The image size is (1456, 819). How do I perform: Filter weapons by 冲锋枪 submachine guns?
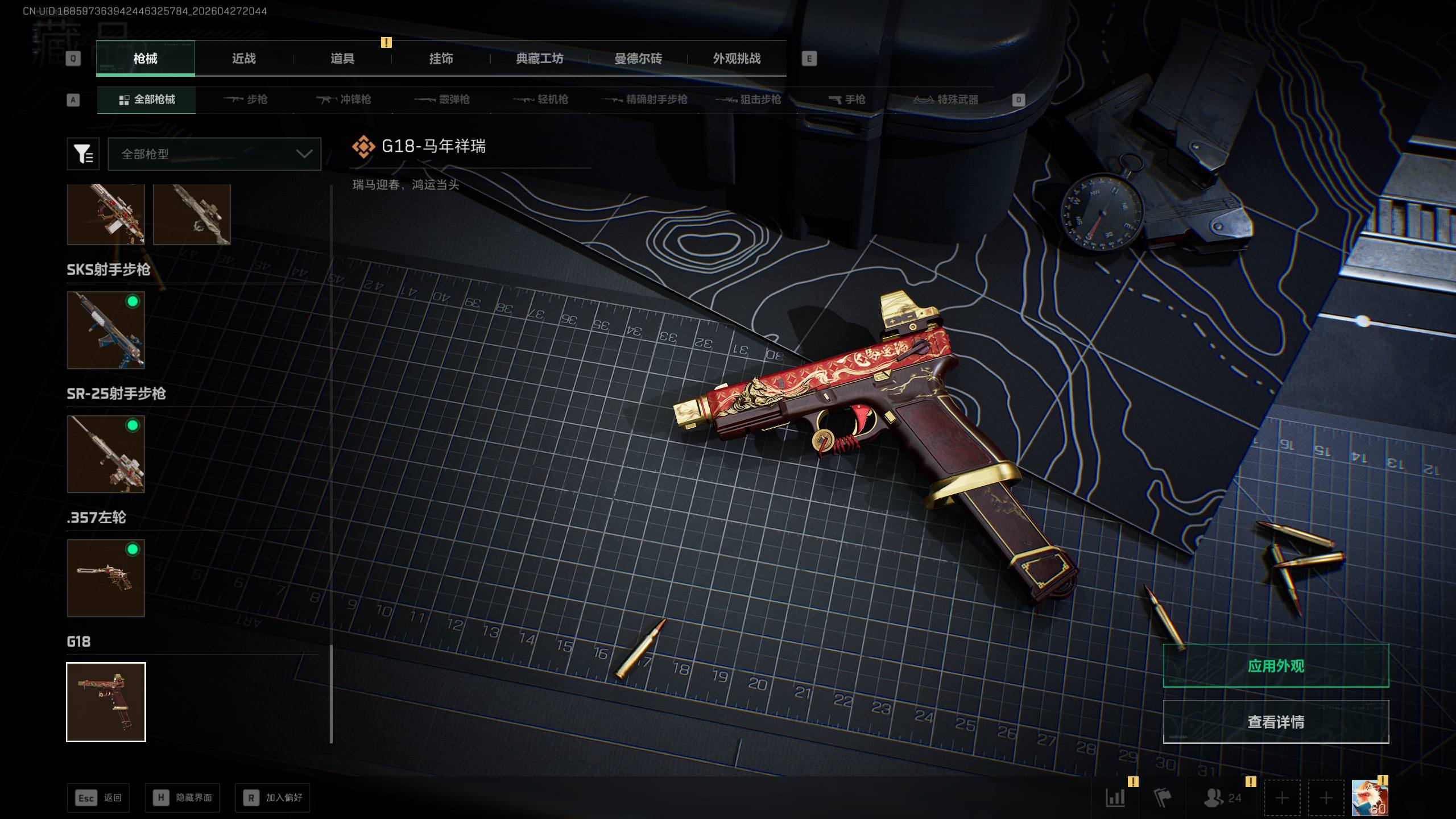pyautogui.click(x=344, y=100)
